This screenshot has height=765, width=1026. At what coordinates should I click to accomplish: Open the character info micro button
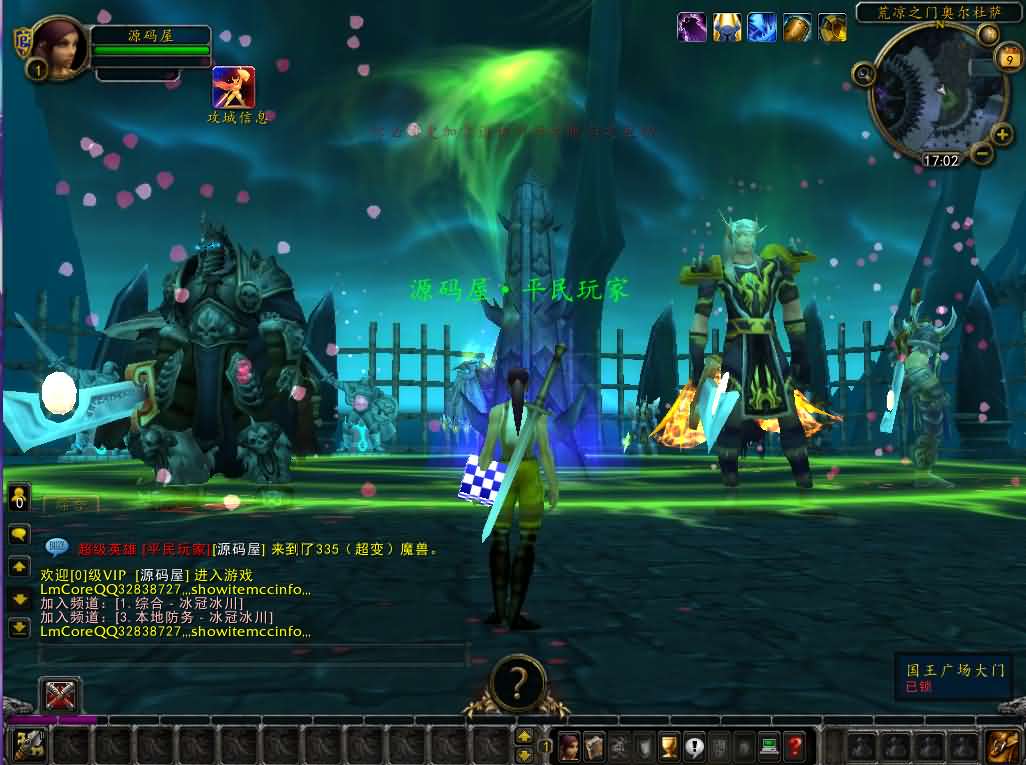[570, 745]
